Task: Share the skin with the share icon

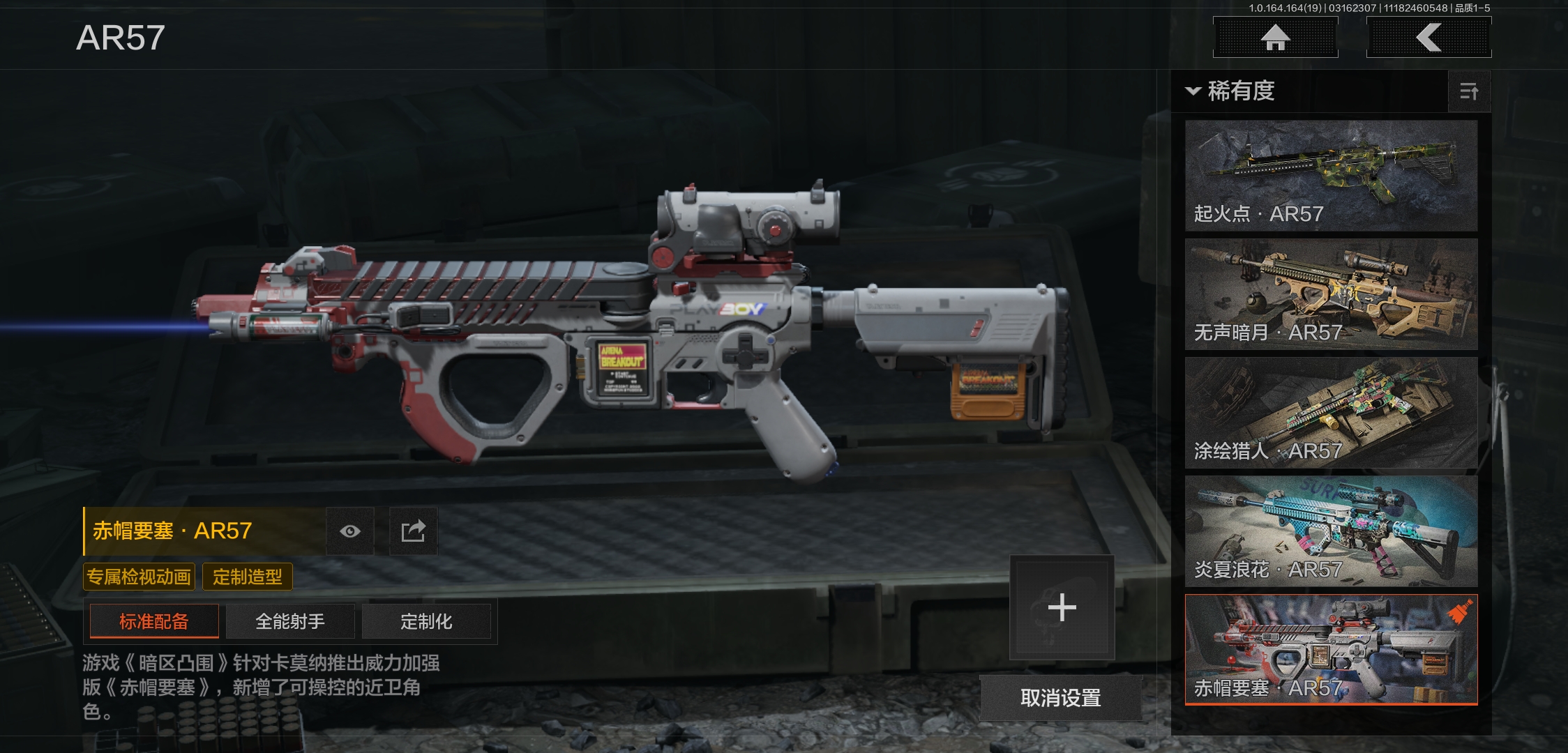Action: [x=413, y=531]
